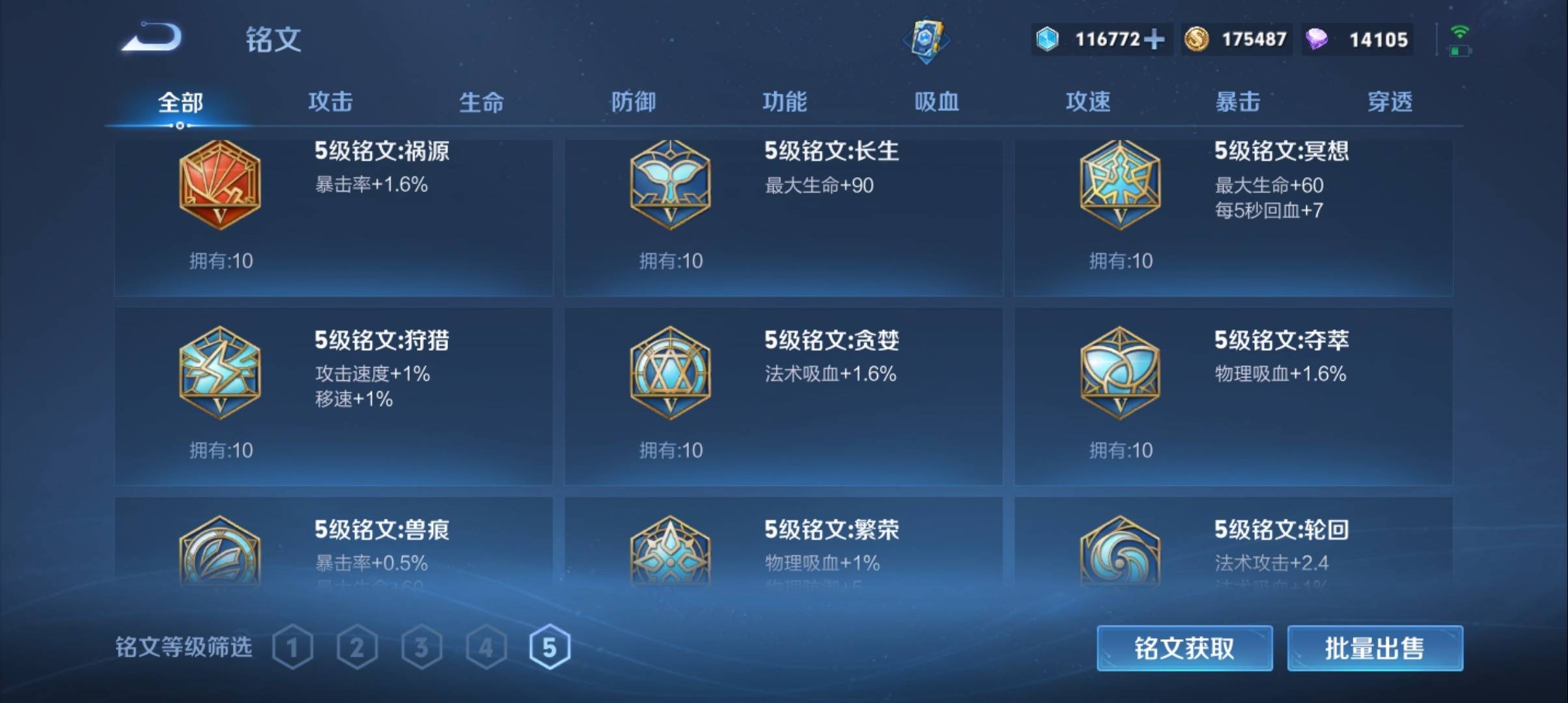Click the 铭文获取 button
The height and width of the screenshot is (703, 1568).
tap(1185, 649)
